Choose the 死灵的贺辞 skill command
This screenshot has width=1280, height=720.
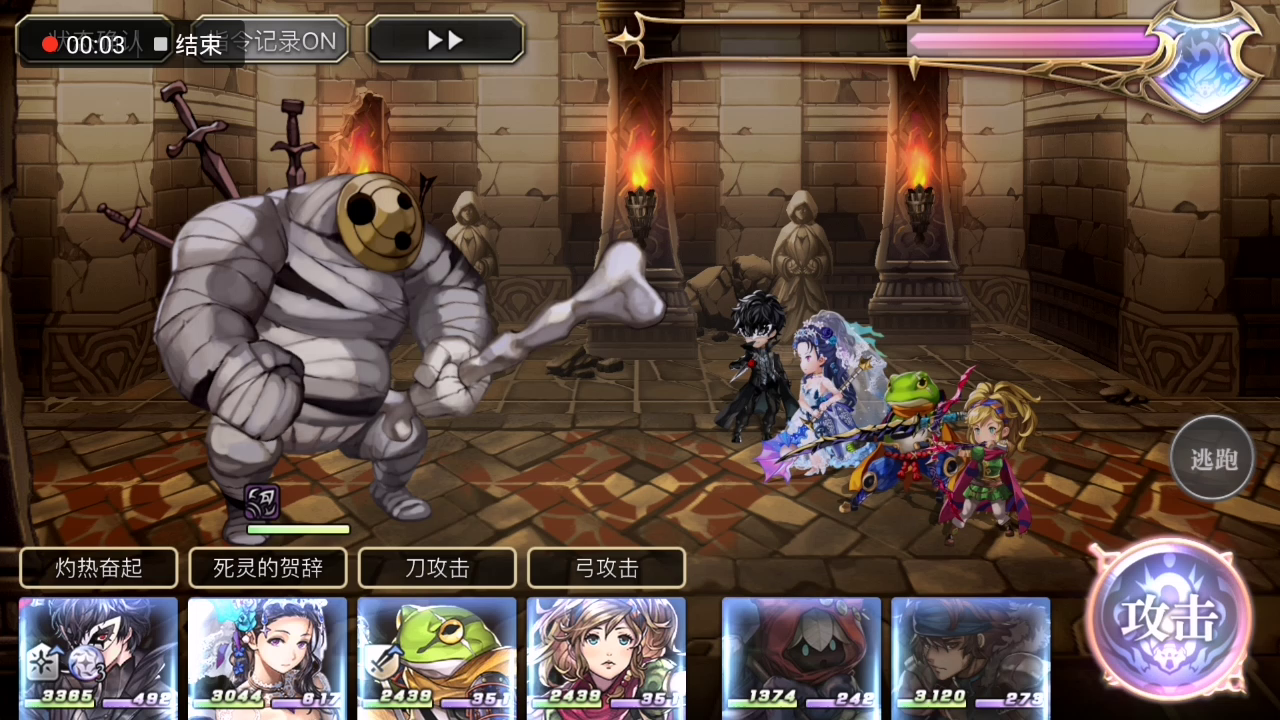click(268, 568)
